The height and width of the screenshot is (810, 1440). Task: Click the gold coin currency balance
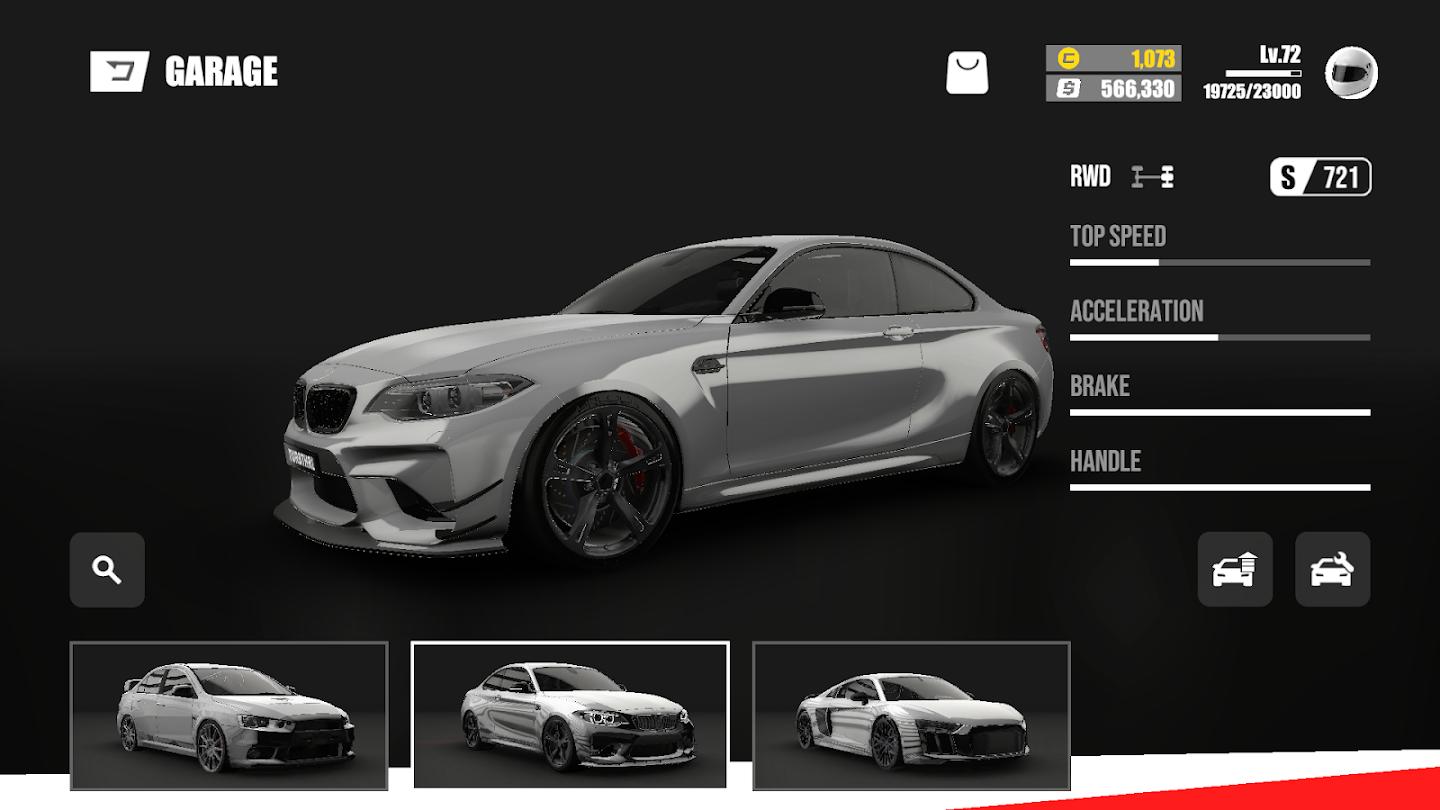click(x=1113, y=58)
